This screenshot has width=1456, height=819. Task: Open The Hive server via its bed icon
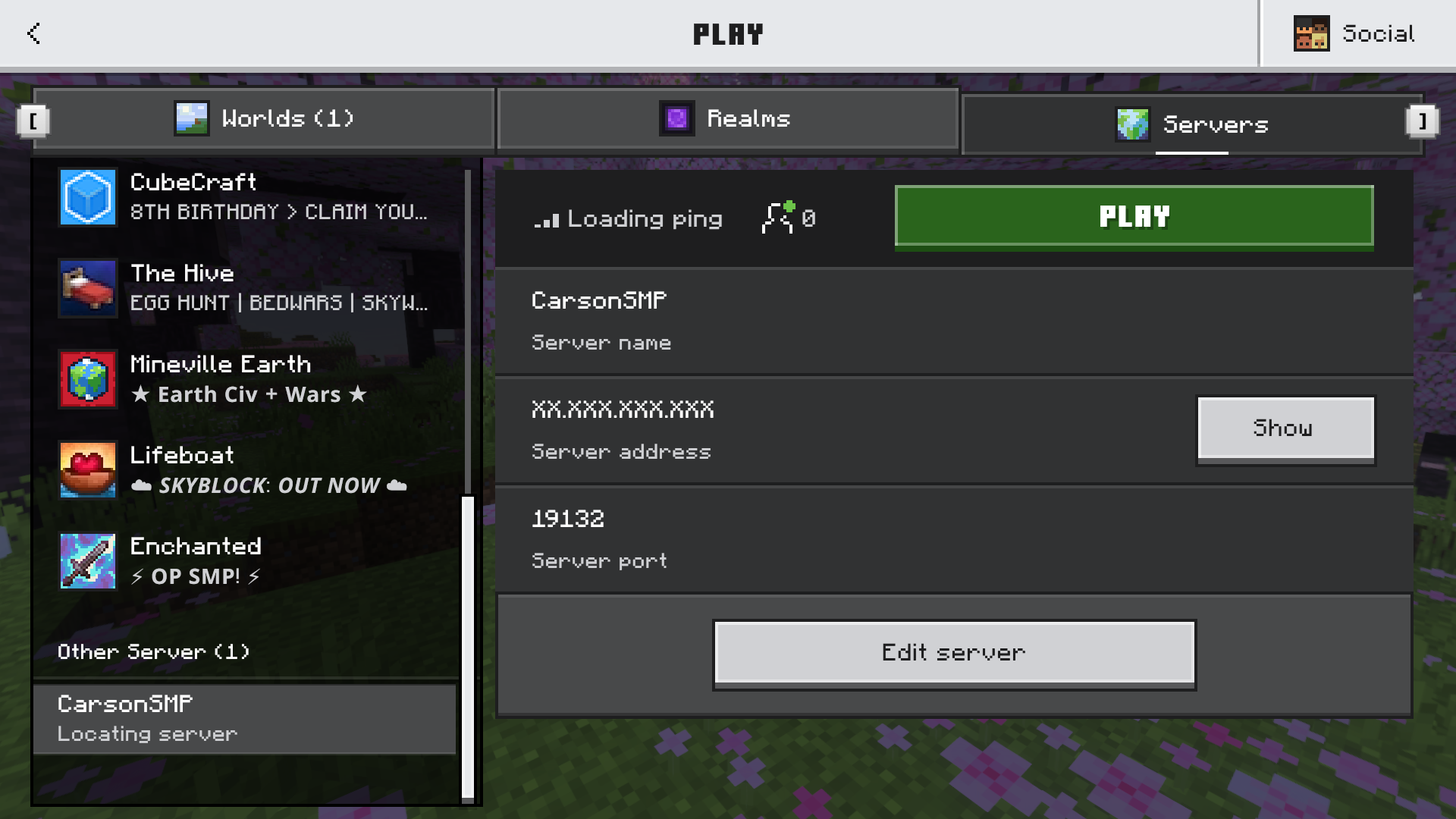point(87,288)
